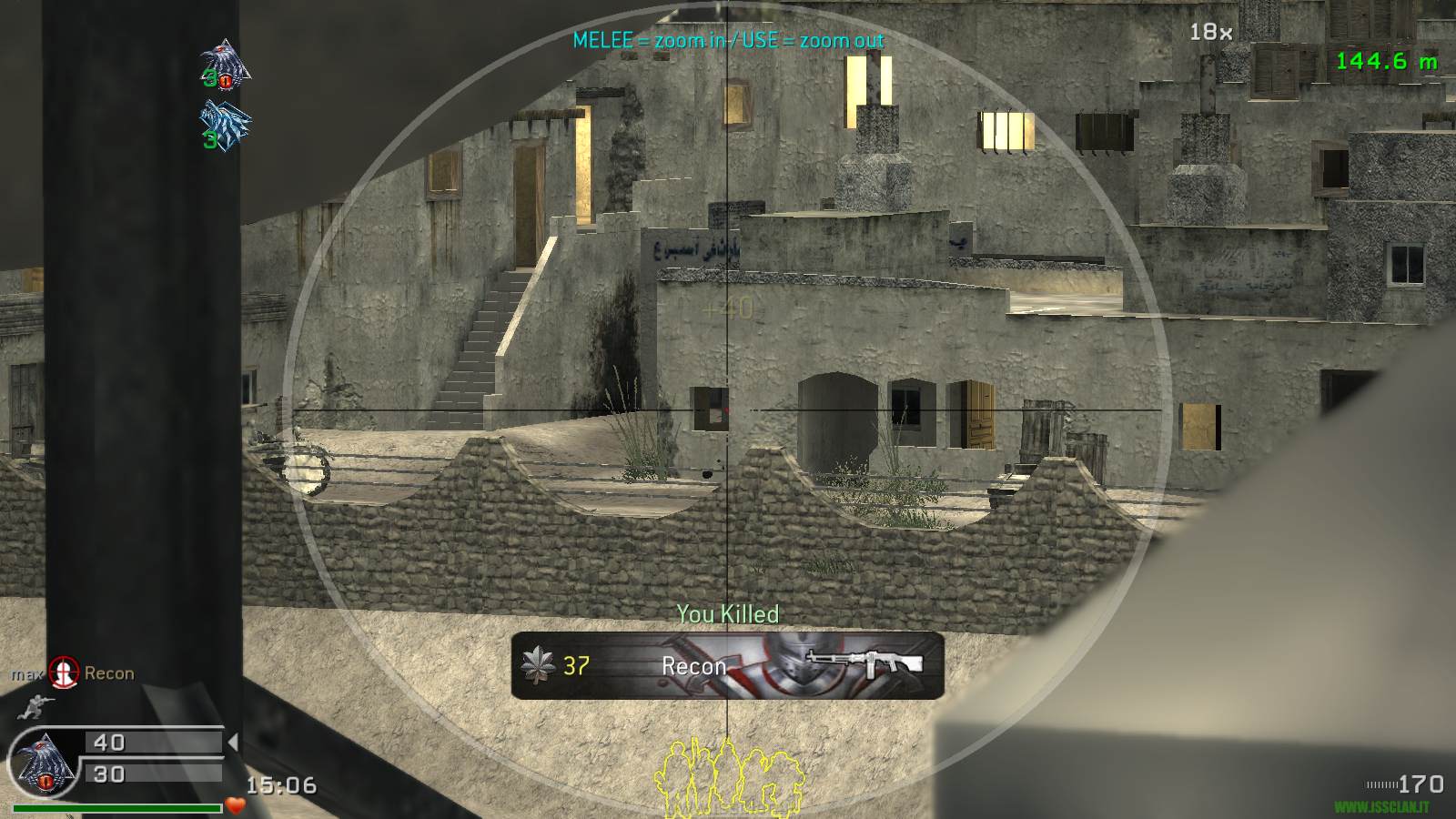The width and height of the screenshot is (1456, 819).
Task: Click the yellow soldier squad silhouette icon
Action: click(x=729, y=776)
